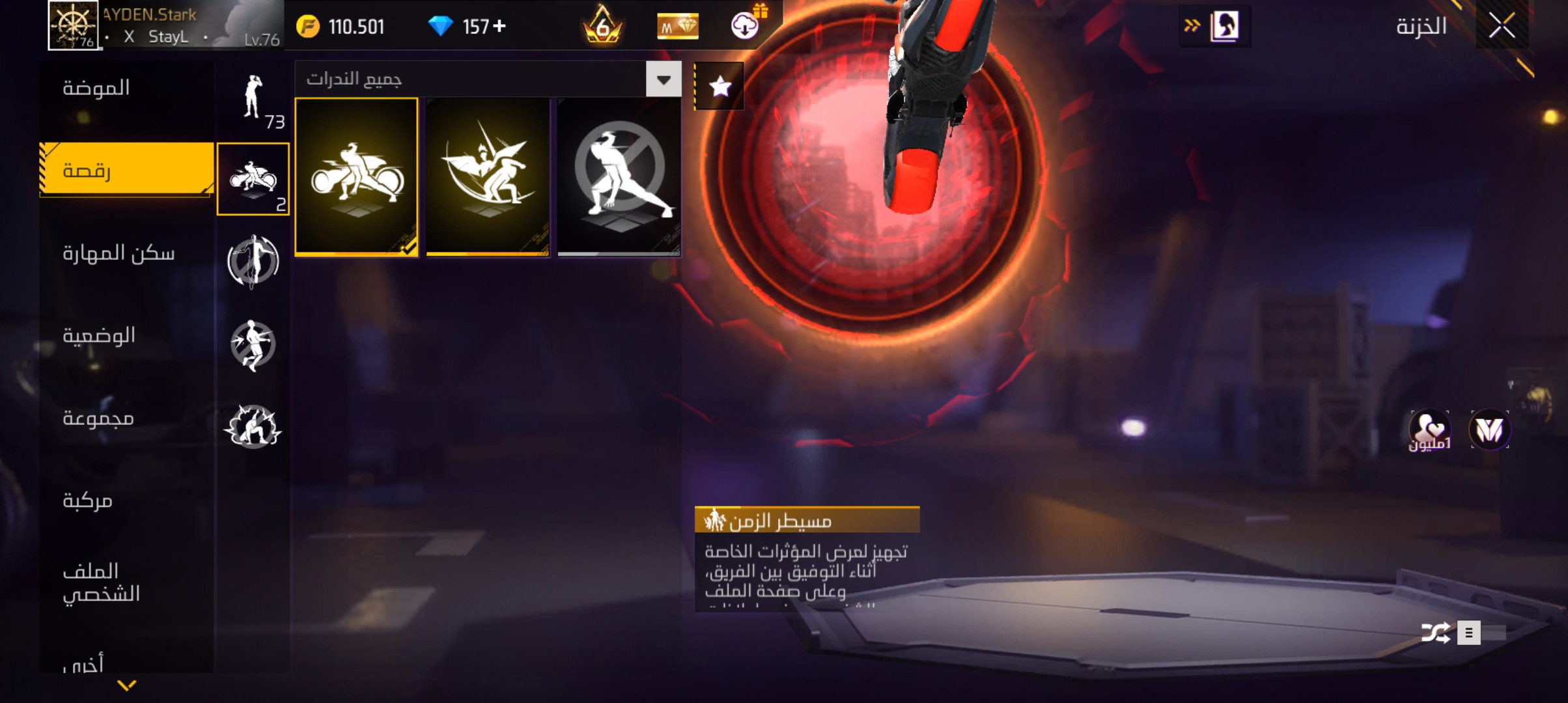This screenshot has height=703, width=1568.
Task: Open the cloud download gift icon
Action: click(746, 25)
